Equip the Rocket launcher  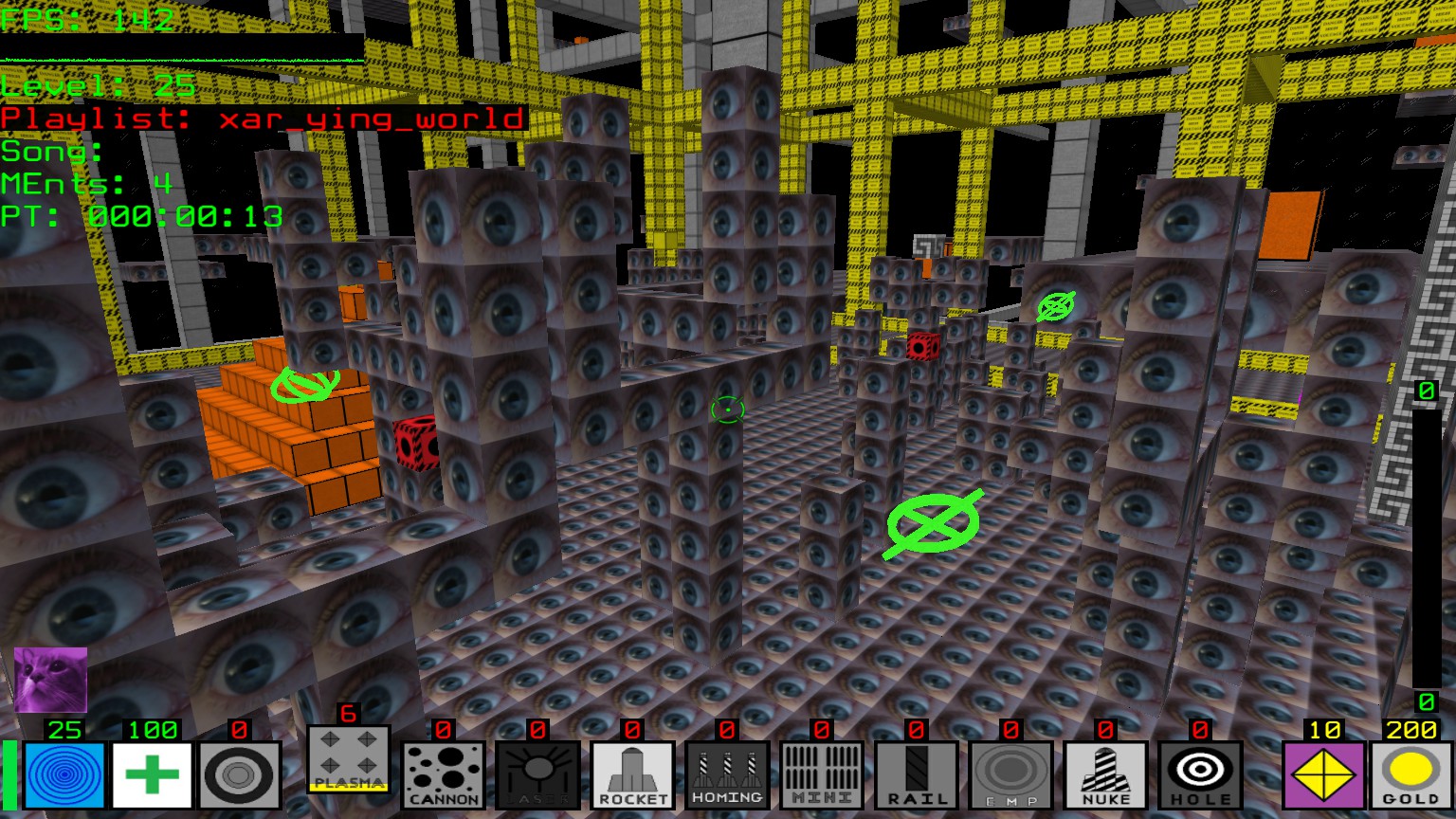pyautogui.click(x=632, y=775)
